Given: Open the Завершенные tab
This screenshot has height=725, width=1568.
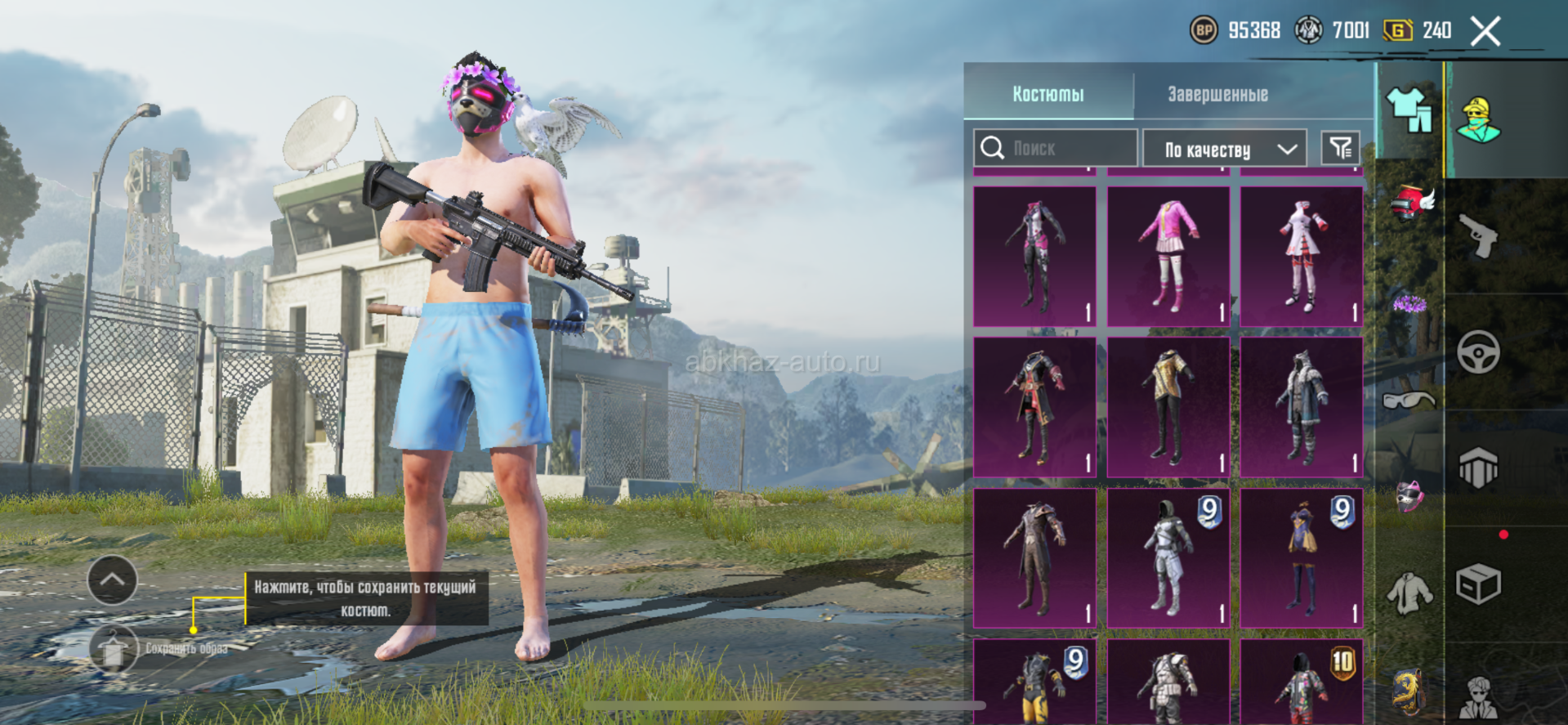Looking at the screenshot, I should (1217, 94).
